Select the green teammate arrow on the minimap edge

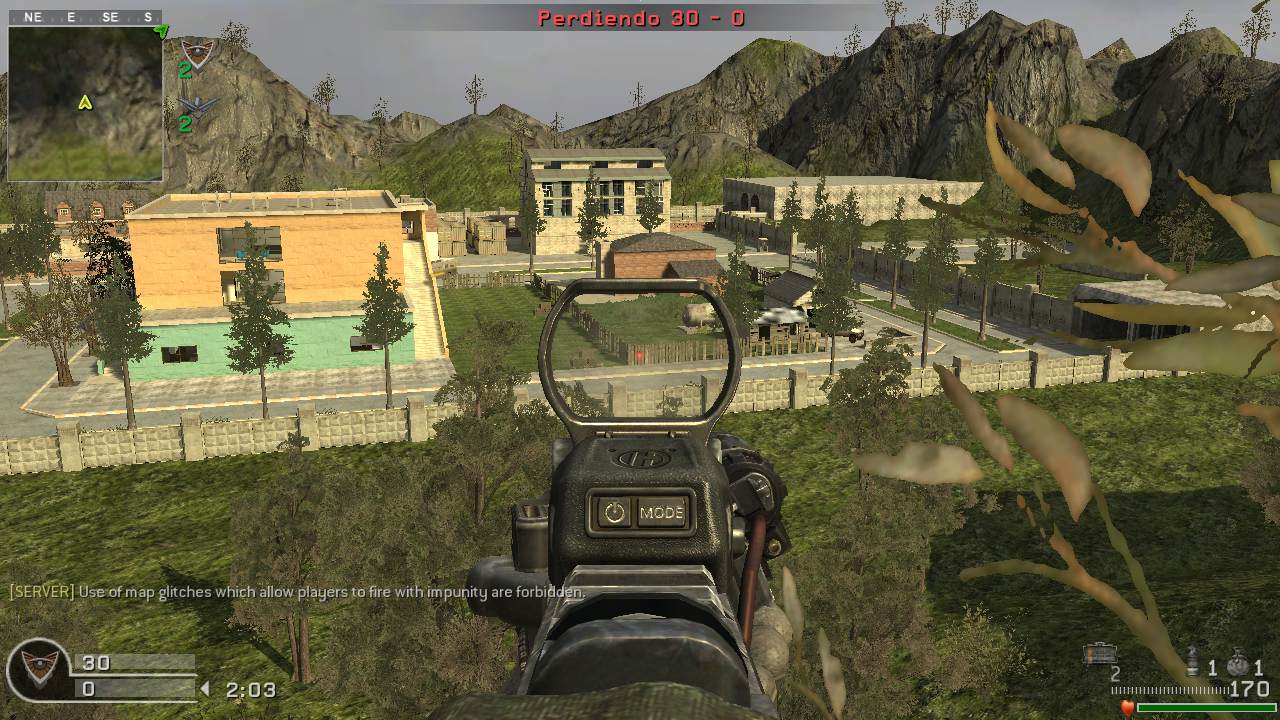click(x=160, y=31)
